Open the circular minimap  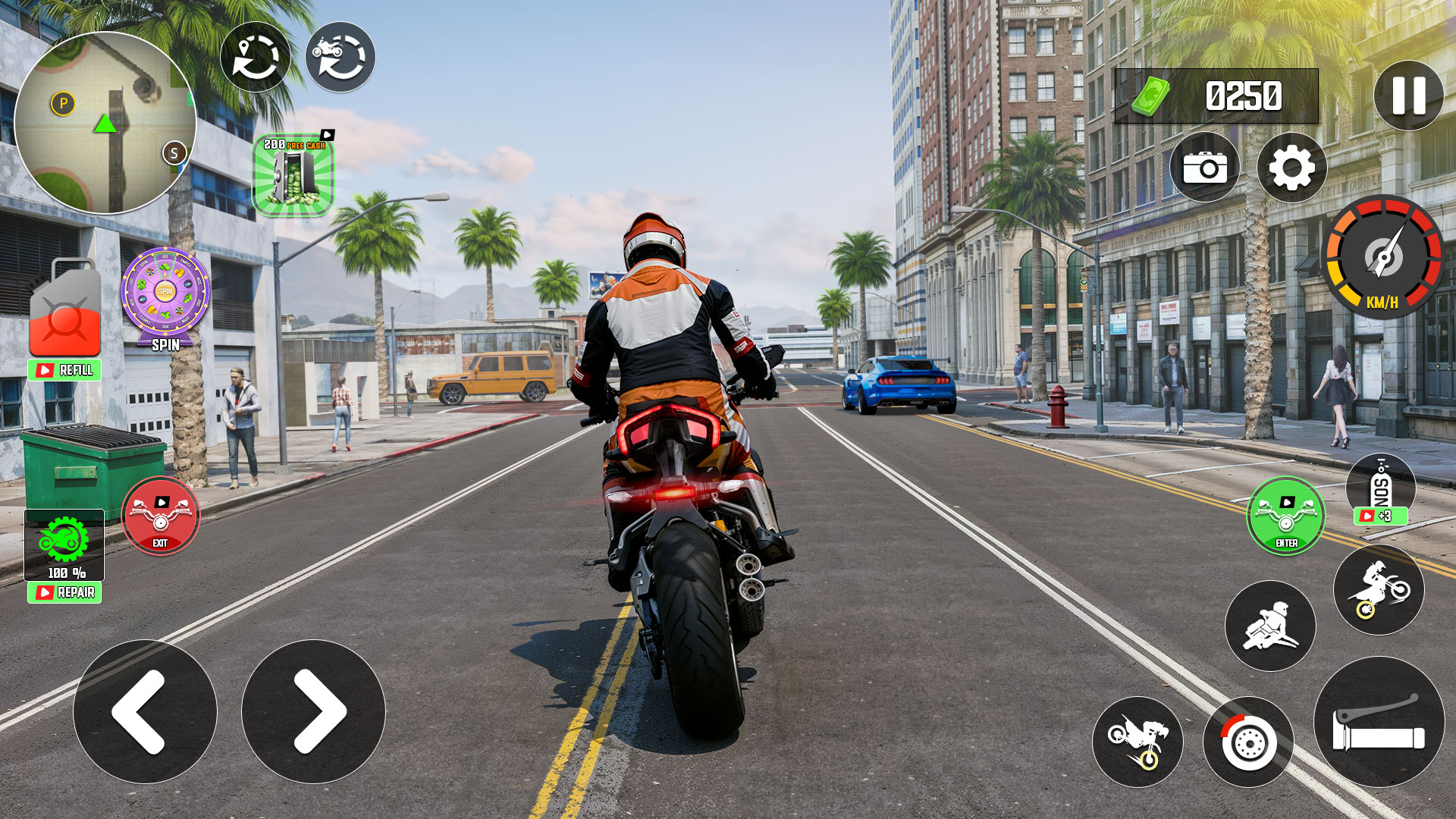105,123
